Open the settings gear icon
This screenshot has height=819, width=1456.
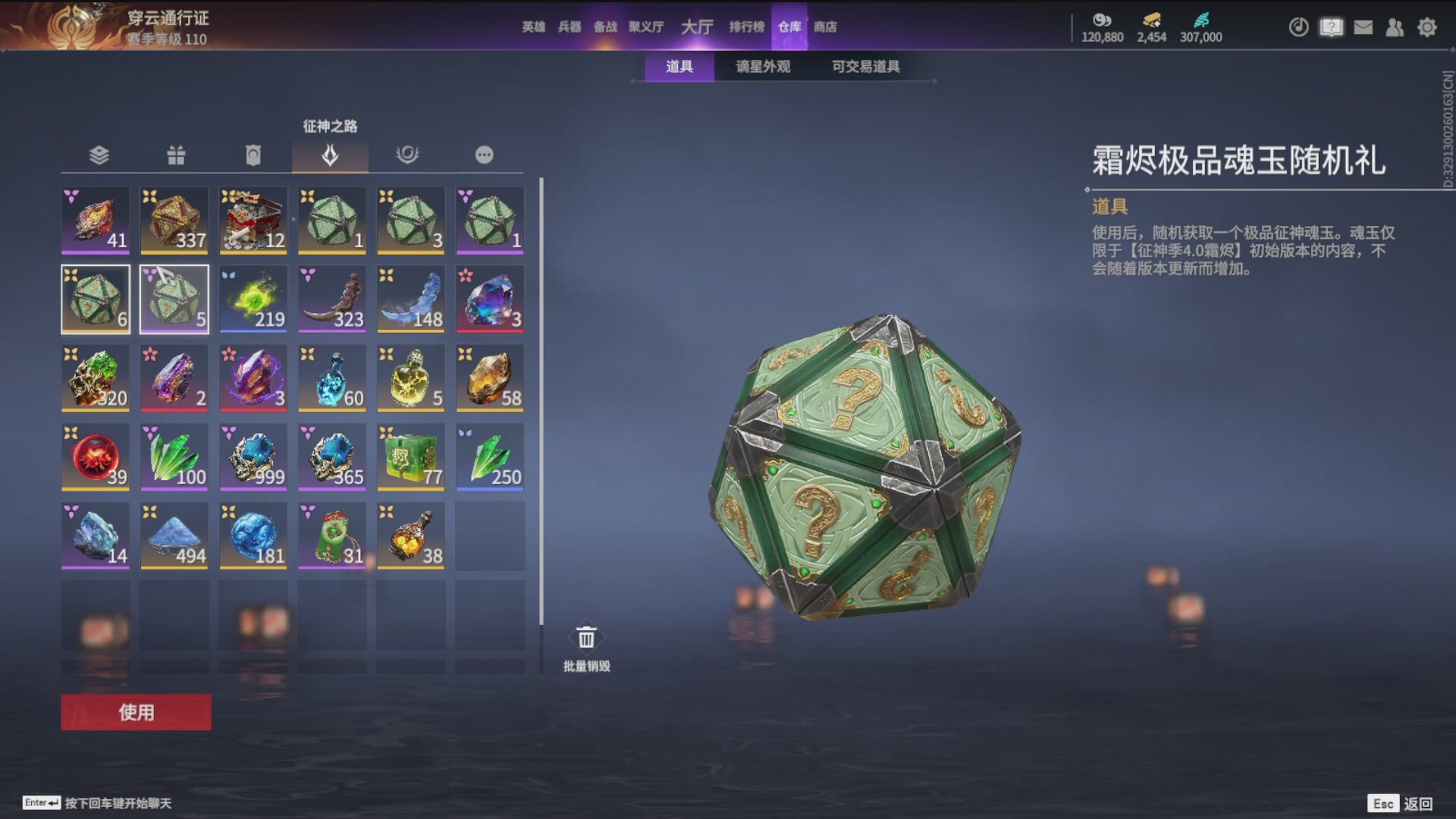pos(1428,27)
